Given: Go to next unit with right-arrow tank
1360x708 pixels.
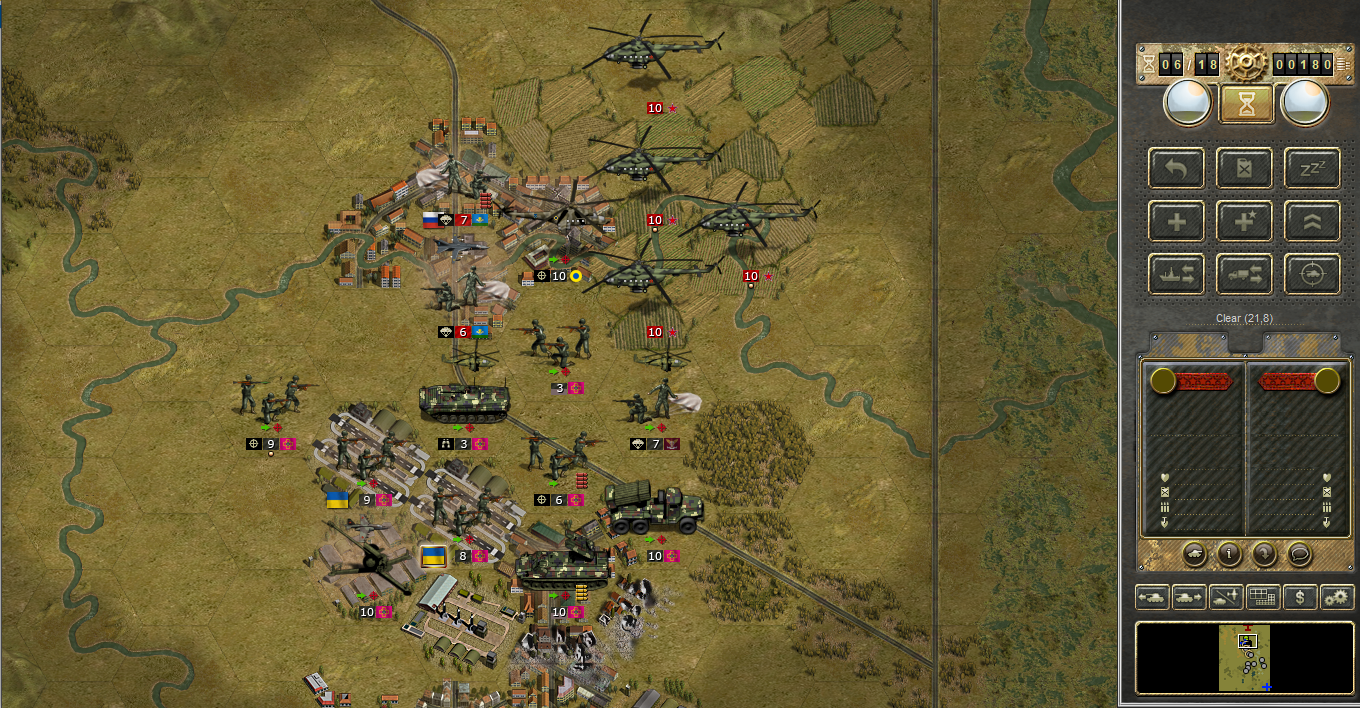Looking at the screenshot, I should pos(1190,597).
